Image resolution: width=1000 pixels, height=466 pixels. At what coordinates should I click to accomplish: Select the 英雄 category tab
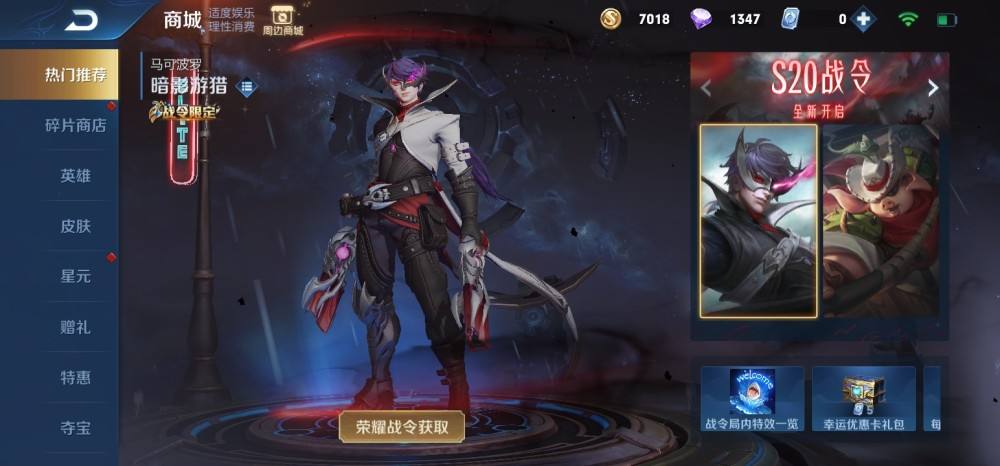coord(75,175)
